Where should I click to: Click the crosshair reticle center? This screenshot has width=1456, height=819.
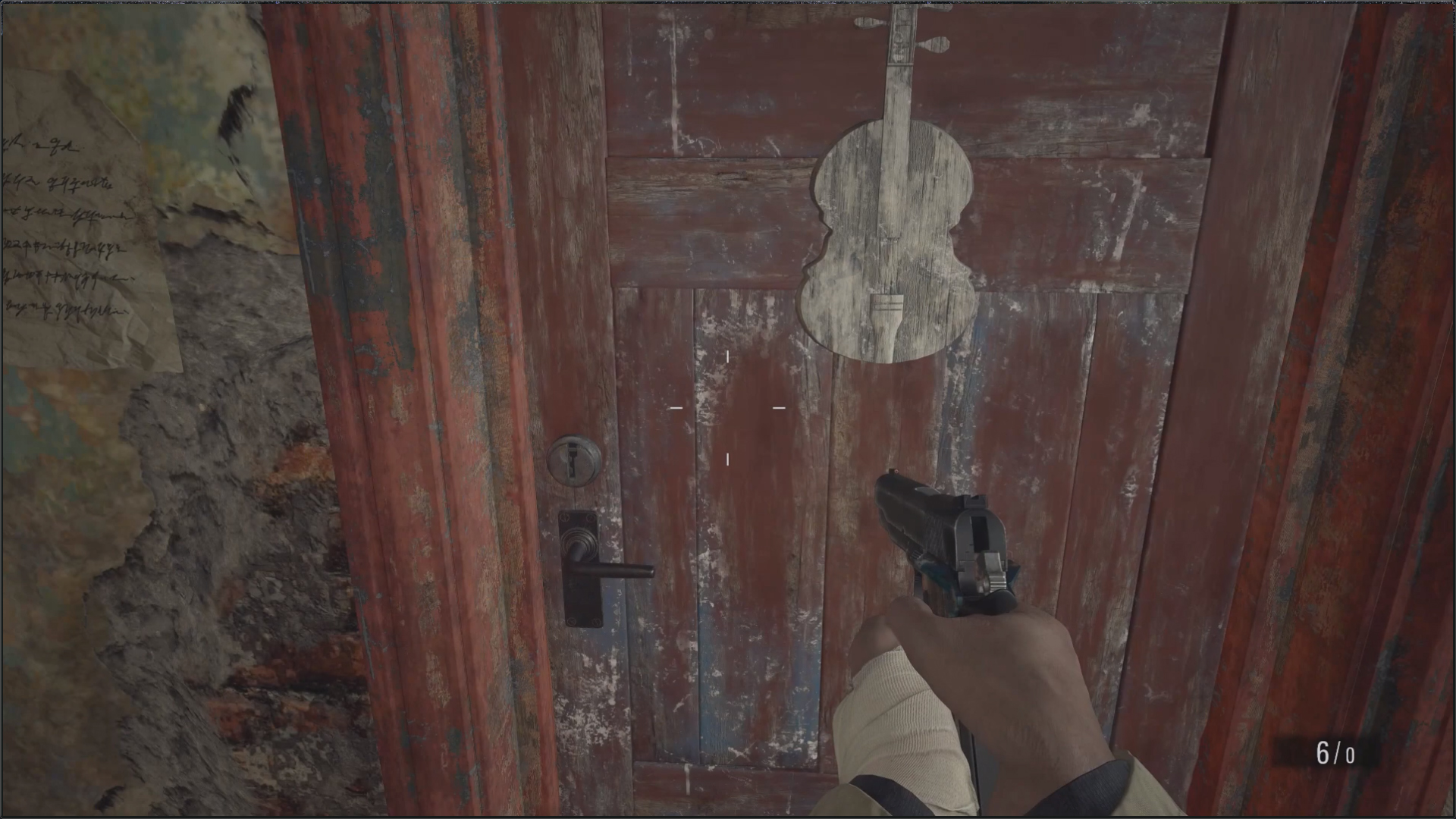coord(726,408)
